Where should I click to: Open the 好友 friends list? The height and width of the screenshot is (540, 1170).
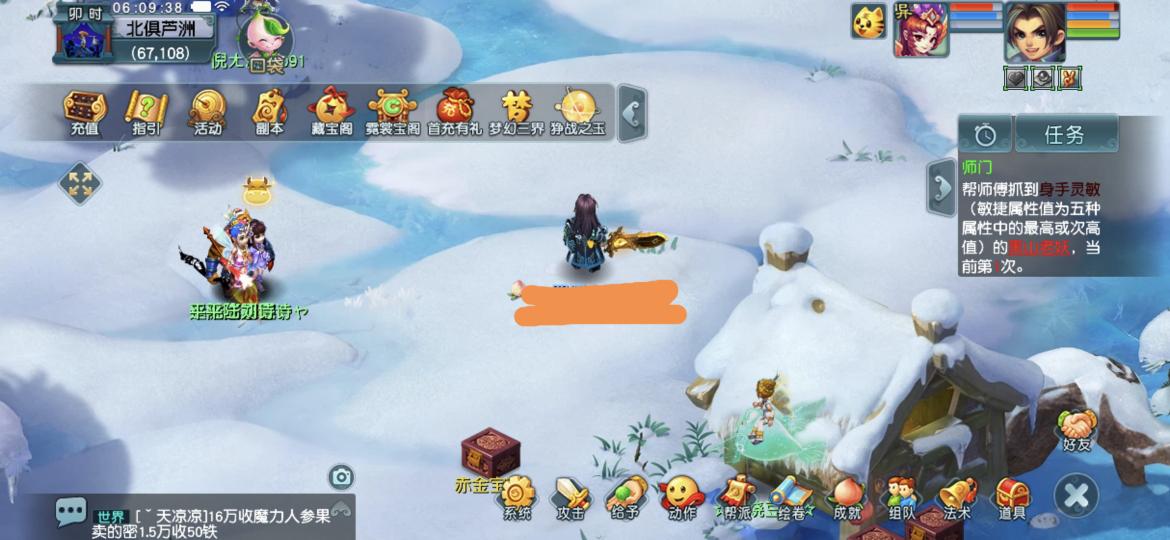click(x=1078, y=428)
